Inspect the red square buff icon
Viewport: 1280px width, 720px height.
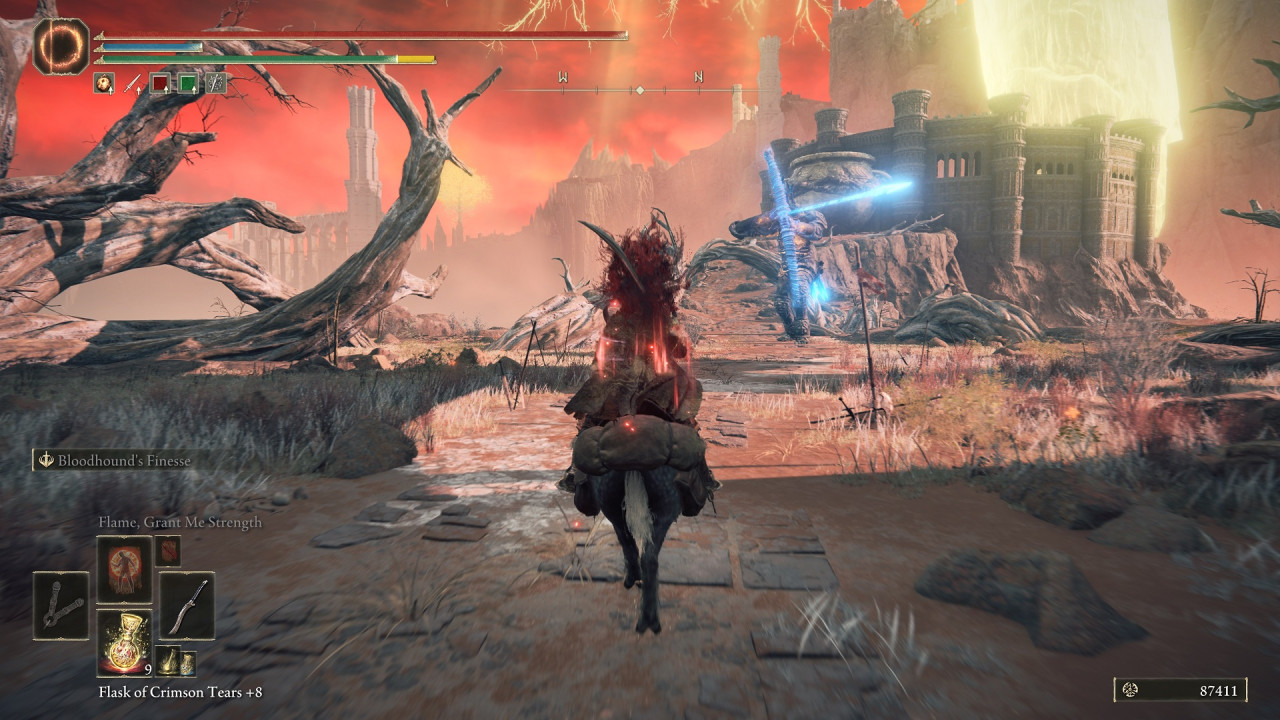pyautogui.click(x=160, y=84)
